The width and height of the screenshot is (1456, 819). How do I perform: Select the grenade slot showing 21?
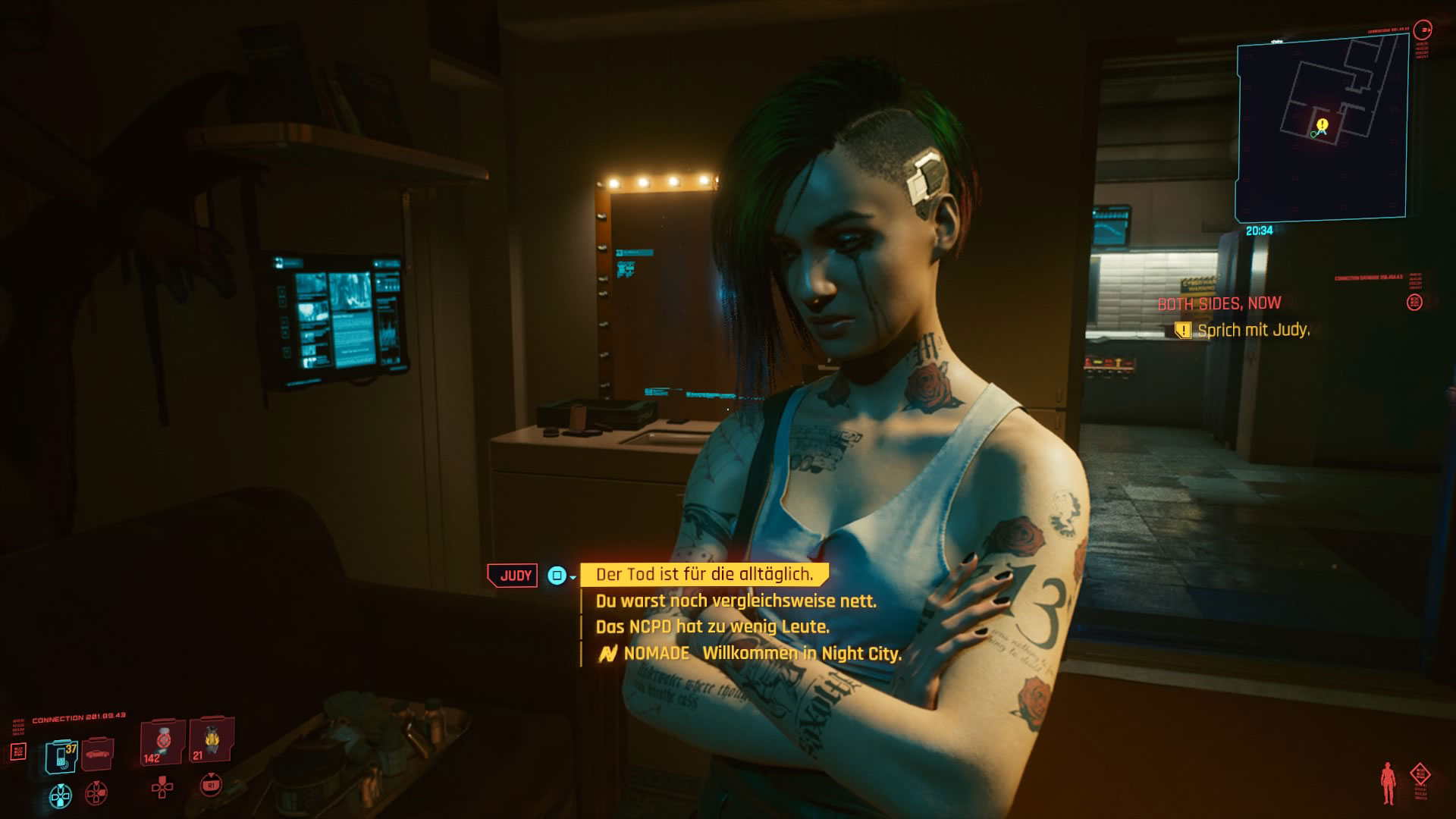click(x=211, y=739)
